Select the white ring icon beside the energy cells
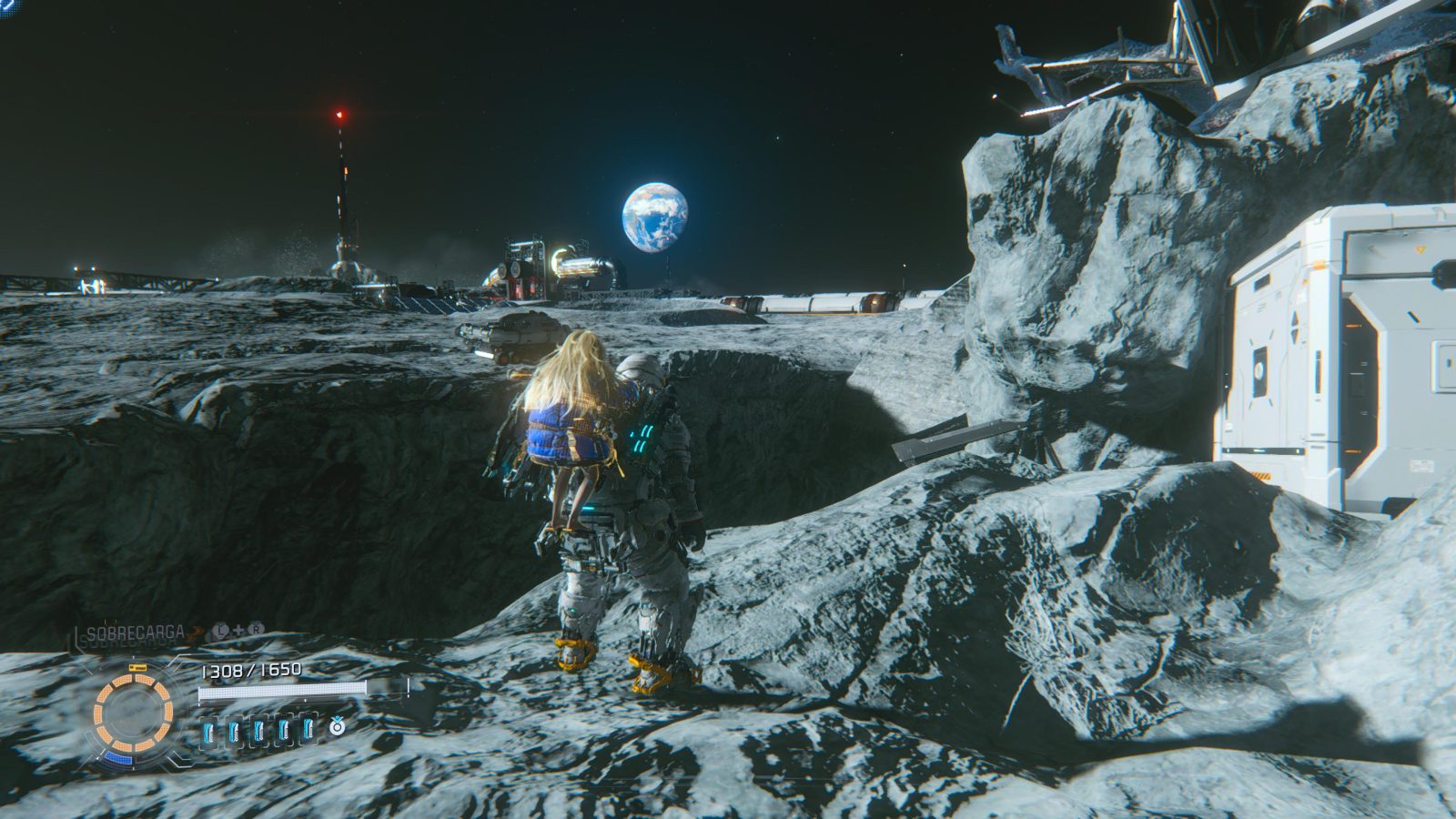The image size is (1456, 819). pyautogui.click(x=337, y=726)
